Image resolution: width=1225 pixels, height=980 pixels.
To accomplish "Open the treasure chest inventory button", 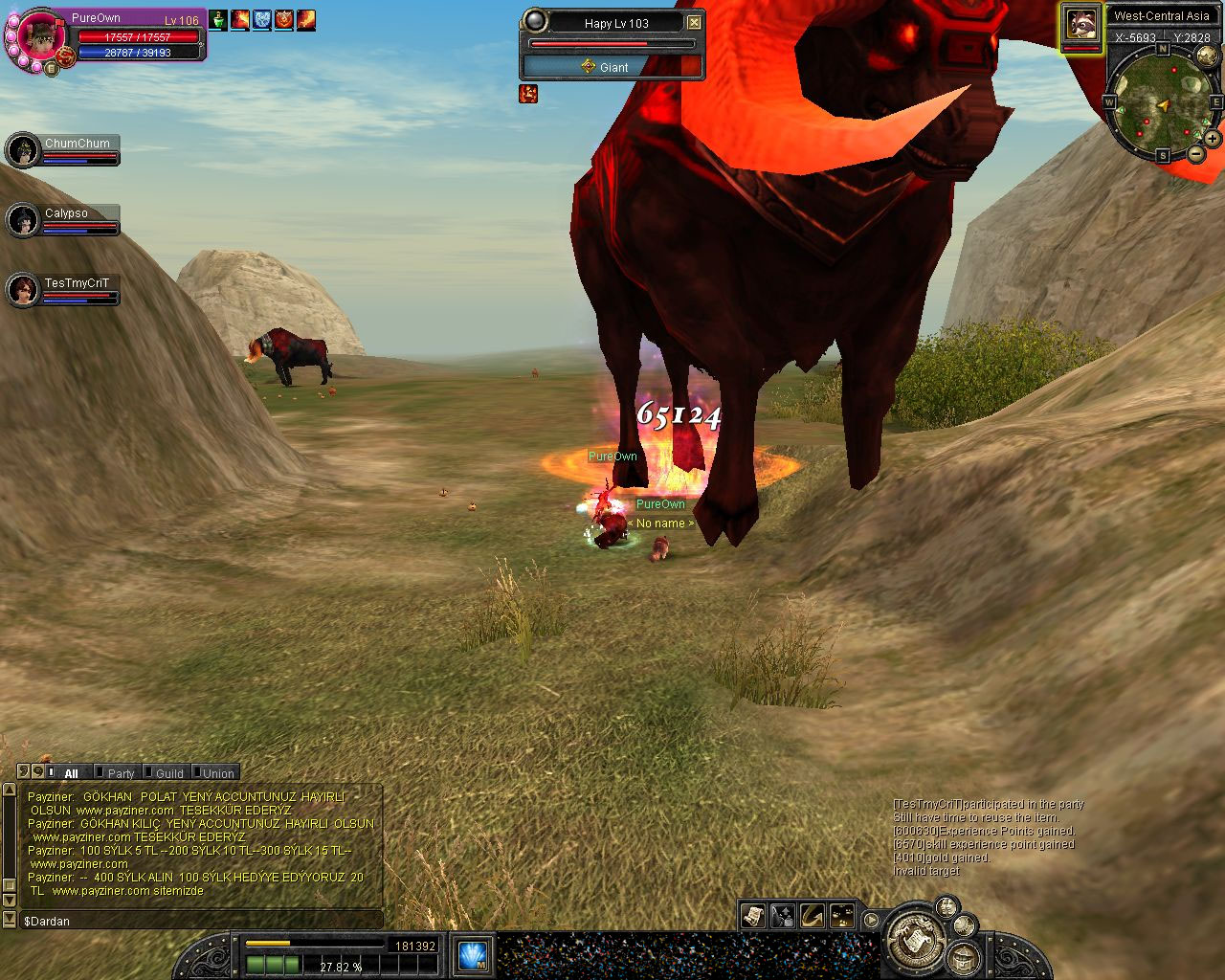I will pyautogui.click(x=964, y=957).
